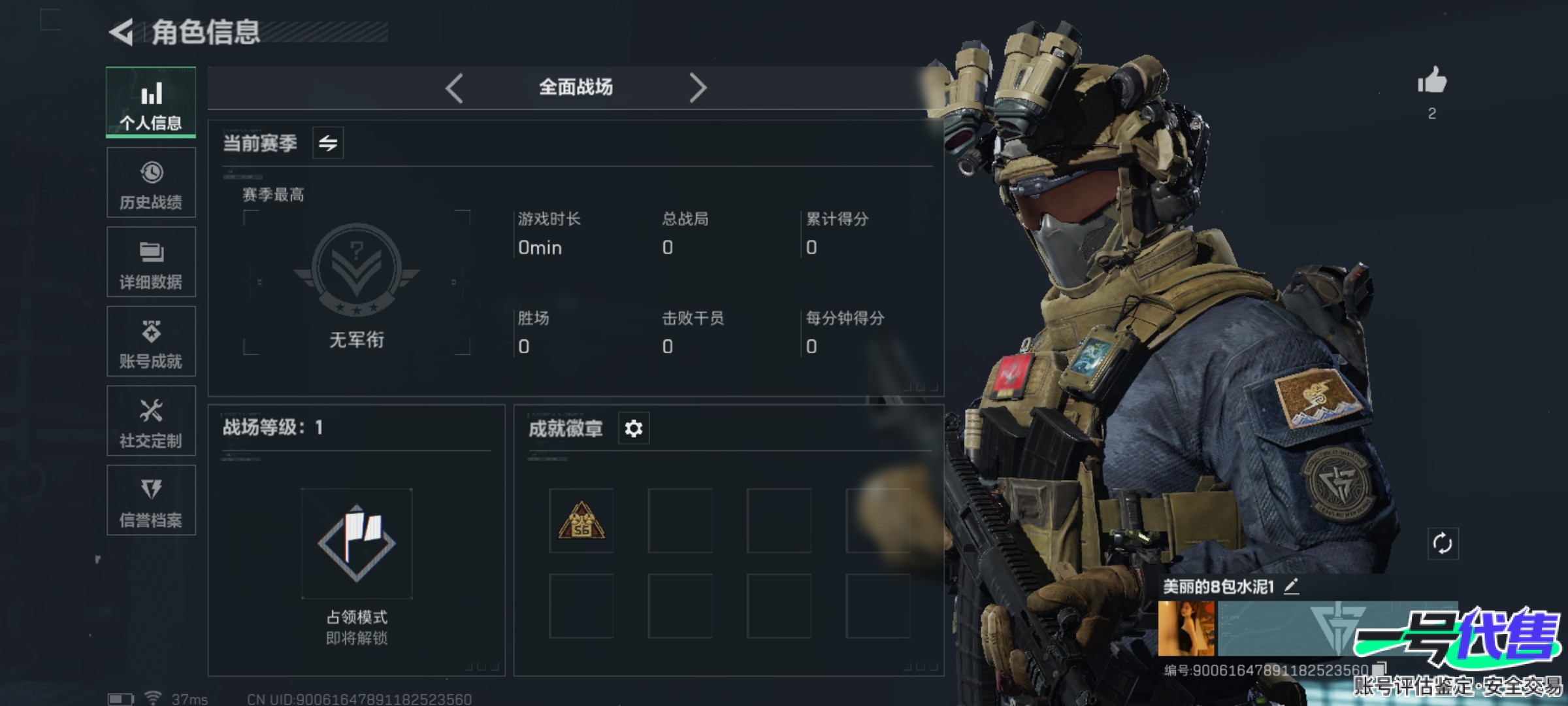Give a thumbs-up like to the profile
The width and height of the screenshot is (1568, 706).
[1431, 82]
